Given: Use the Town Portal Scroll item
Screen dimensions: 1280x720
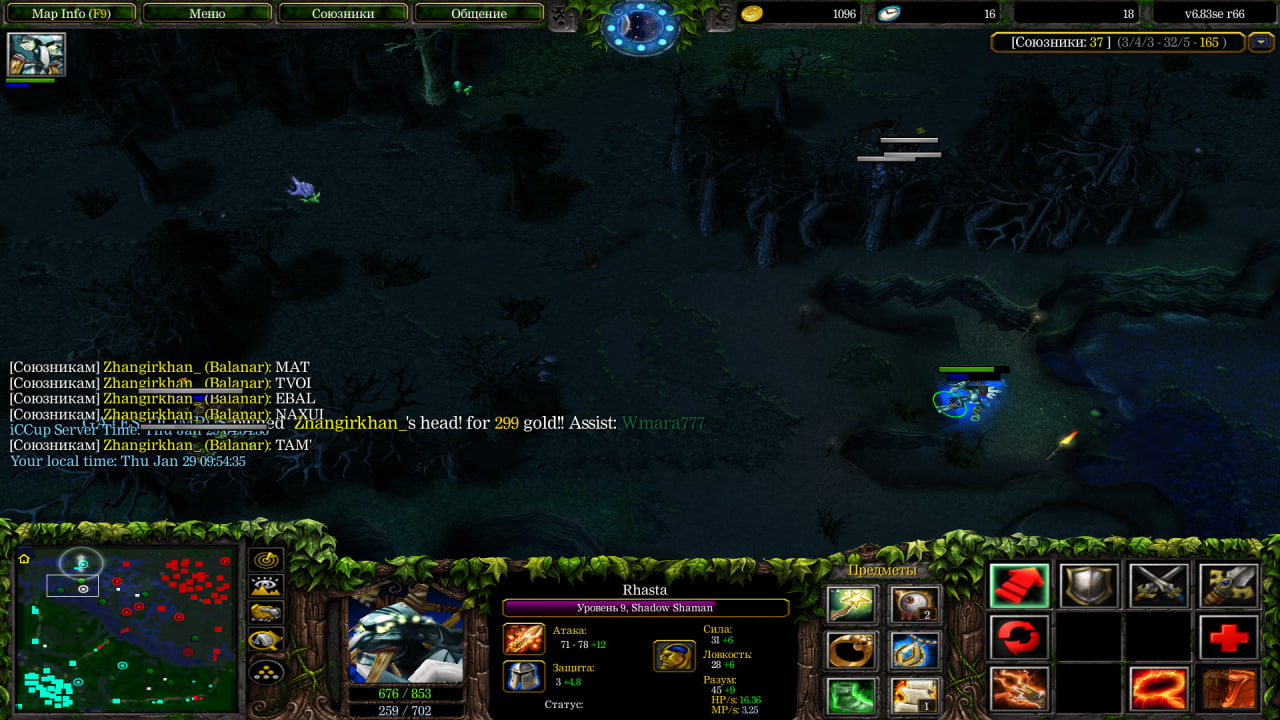Looking at the screenshot, I should [x=915, y=695].
